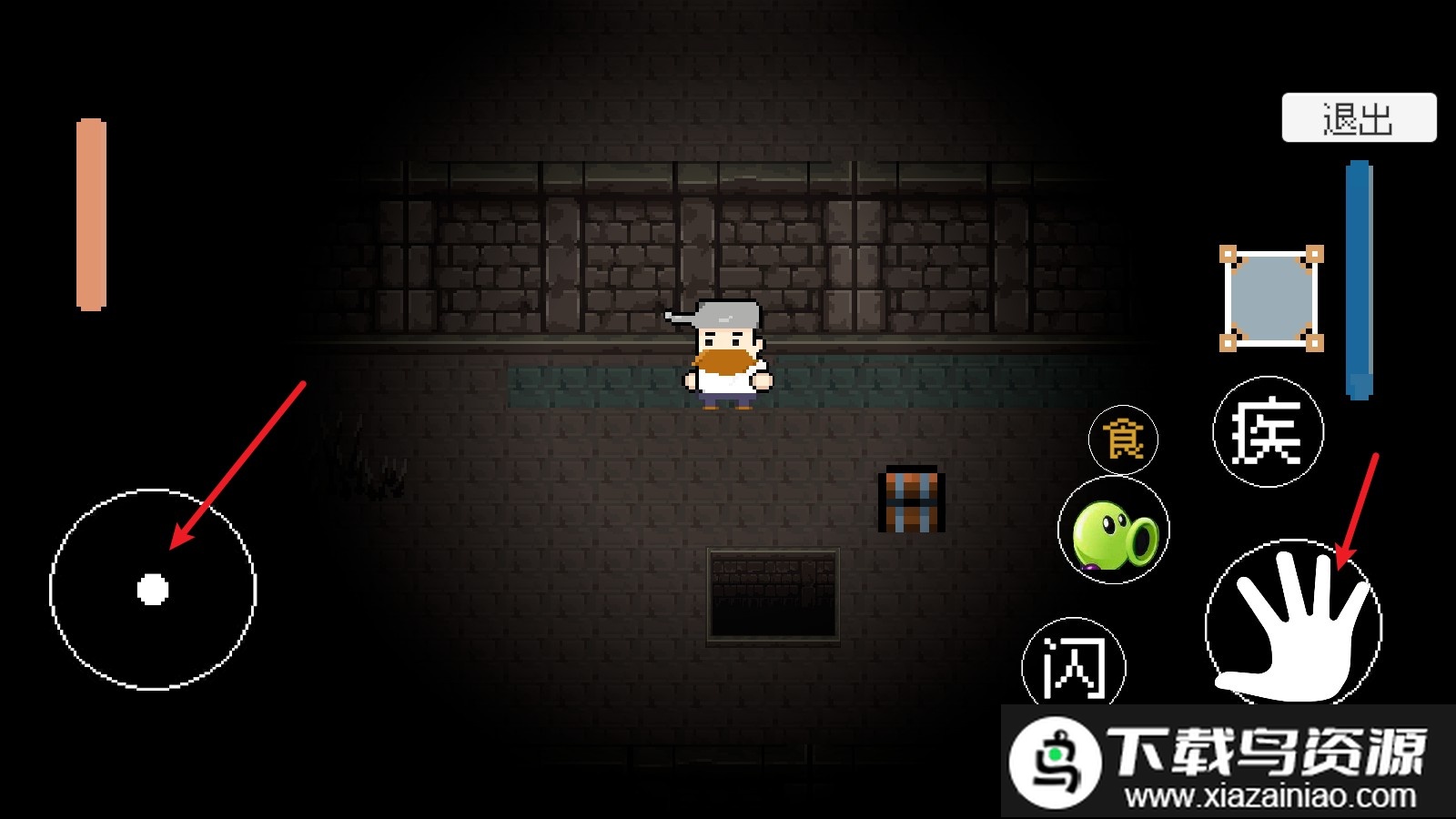
Task: Tap the virtual joystick center dot
Action: click(153, 590)
